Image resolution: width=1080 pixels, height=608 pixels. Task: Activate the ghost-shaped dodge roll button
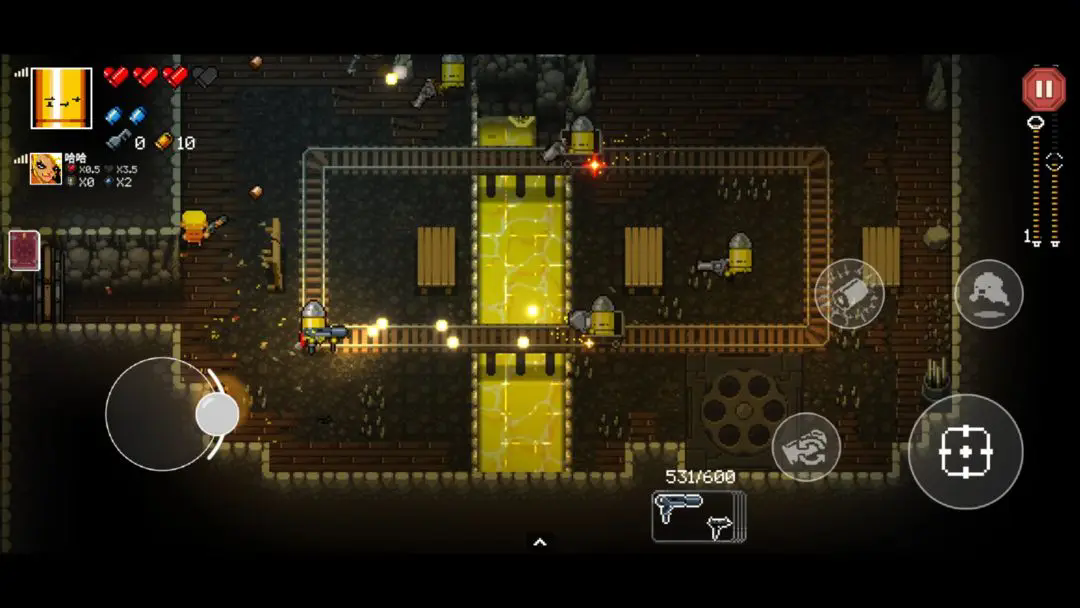pyautogui.click(x=988, y=294)
